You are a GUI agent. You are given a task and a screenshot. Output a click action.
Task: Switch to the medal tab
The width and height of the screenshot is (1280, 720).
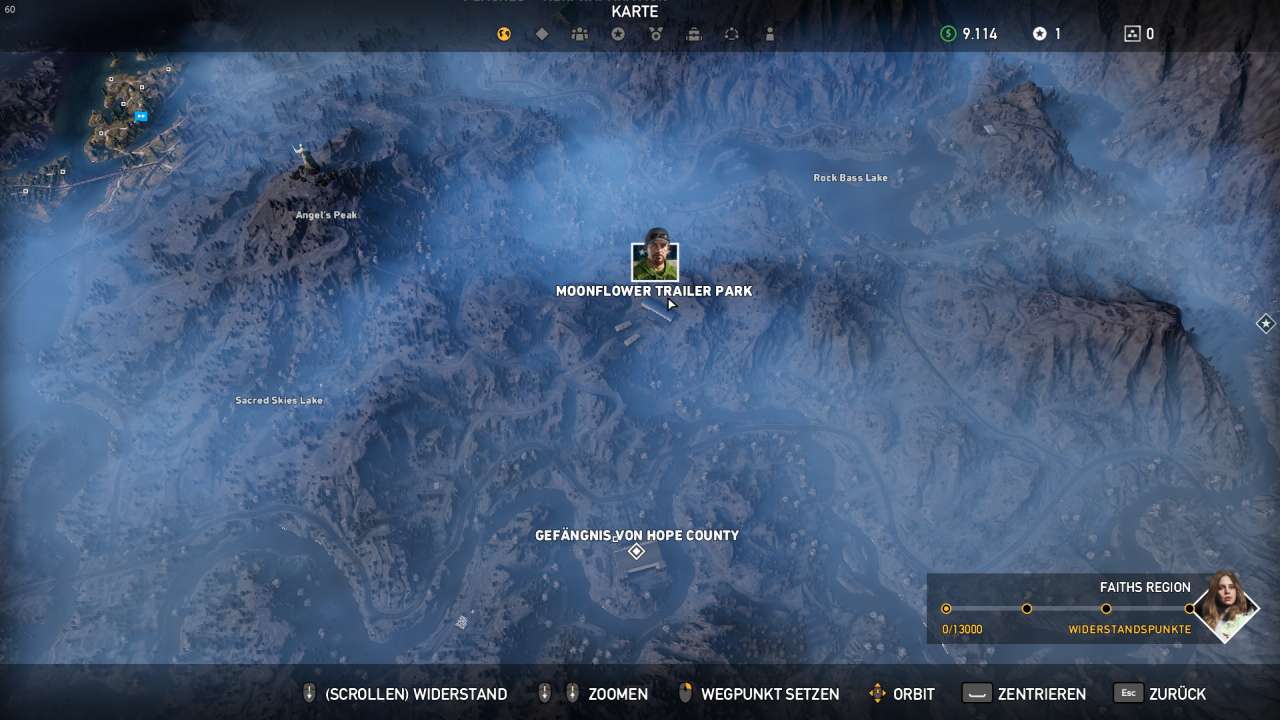656,34
